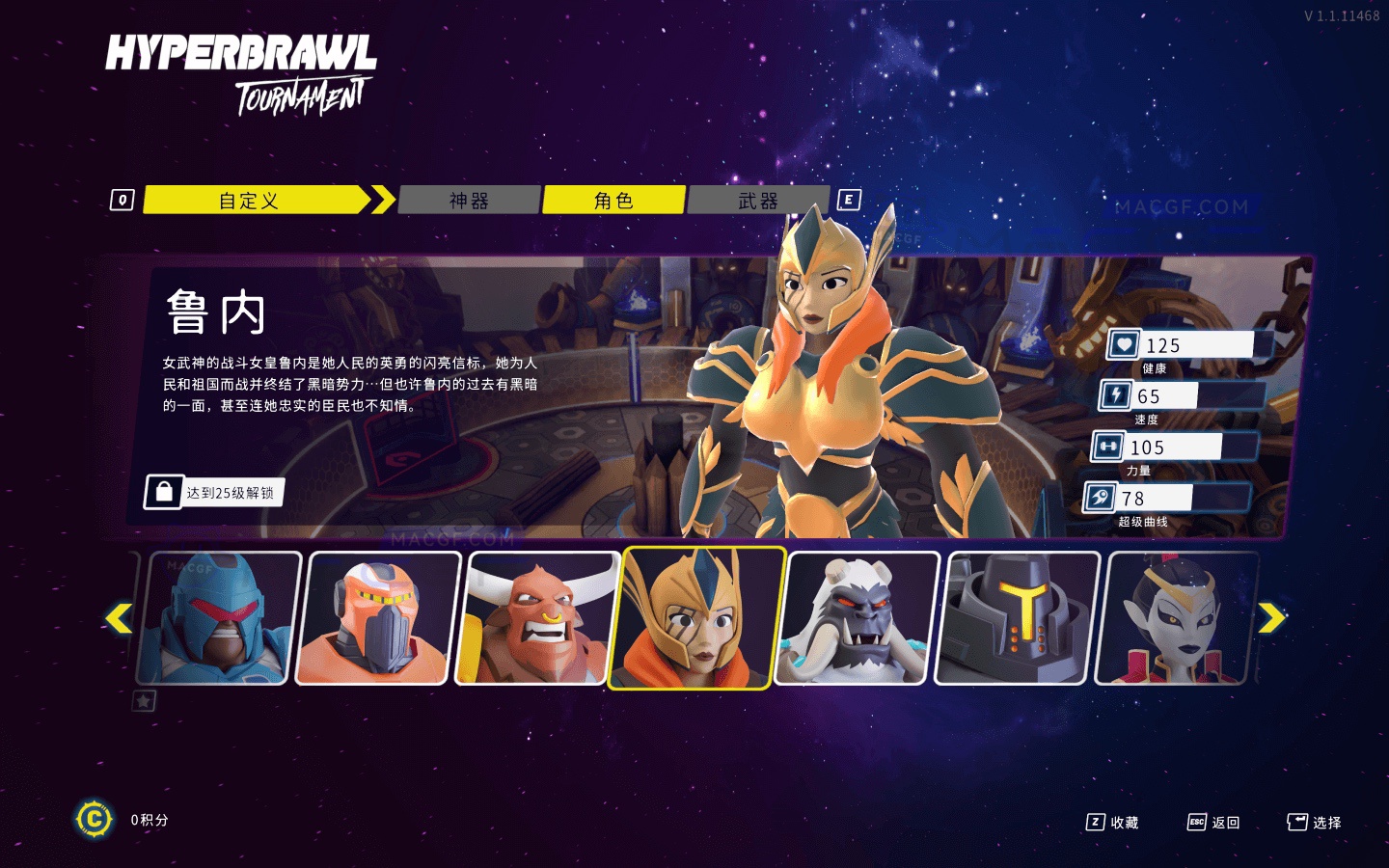Click 选择 to confirm the character
Viewport: 1389px width, 868px height.
1327,822
